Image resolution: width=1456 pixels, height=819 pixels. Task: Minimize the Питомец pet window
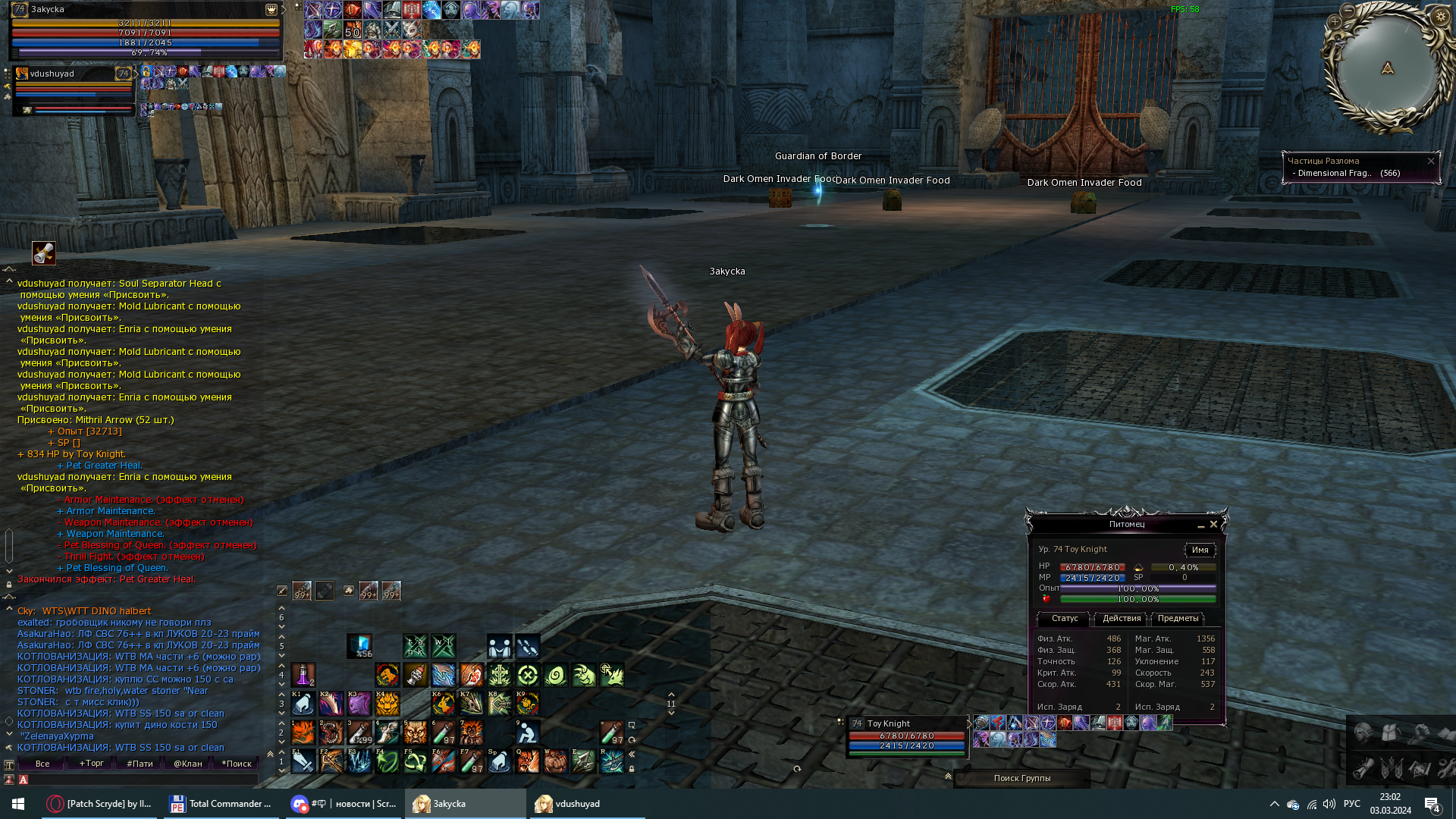click(1200, 525)
